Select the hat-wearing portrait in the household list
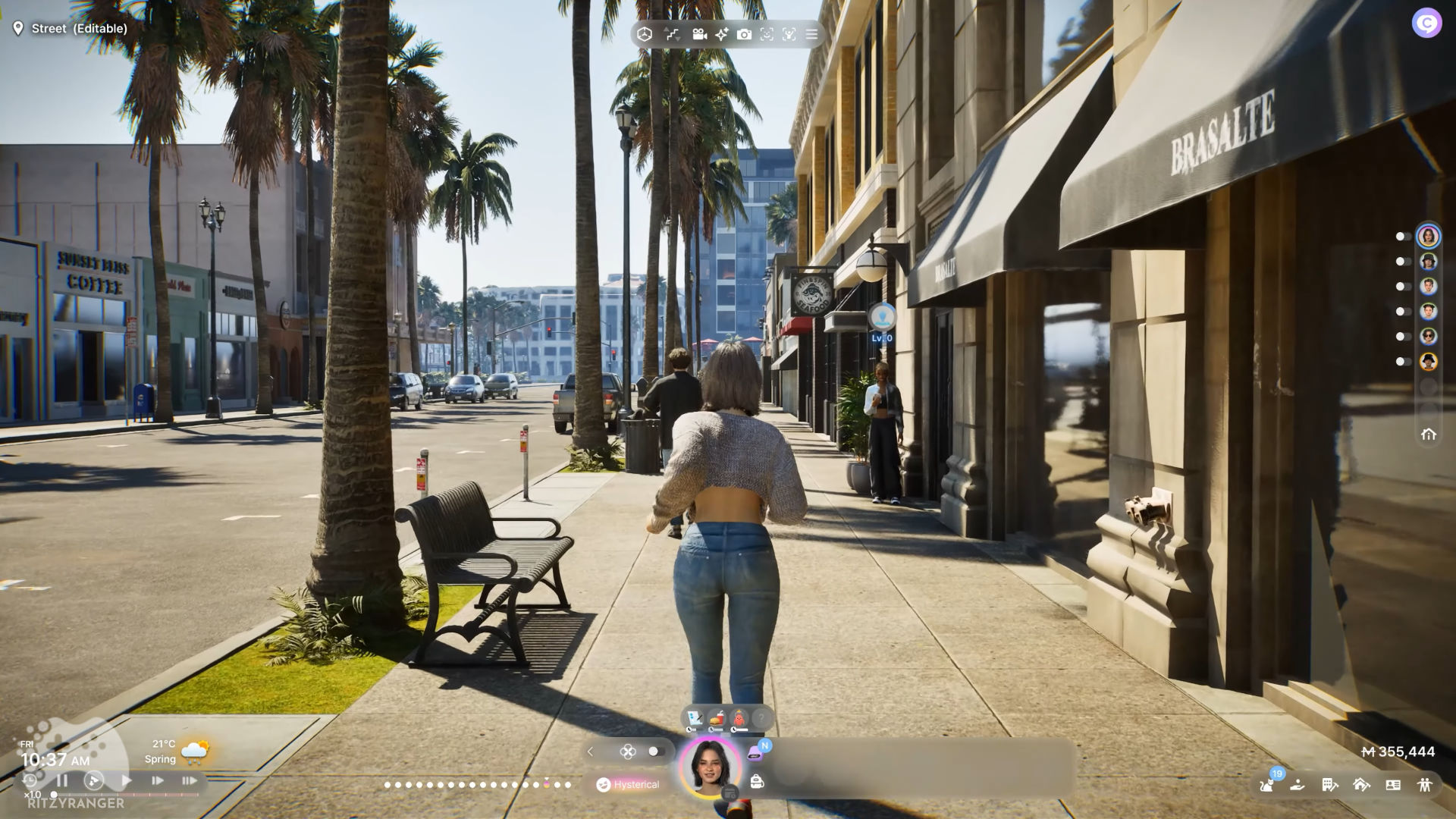 point(1429,262)
